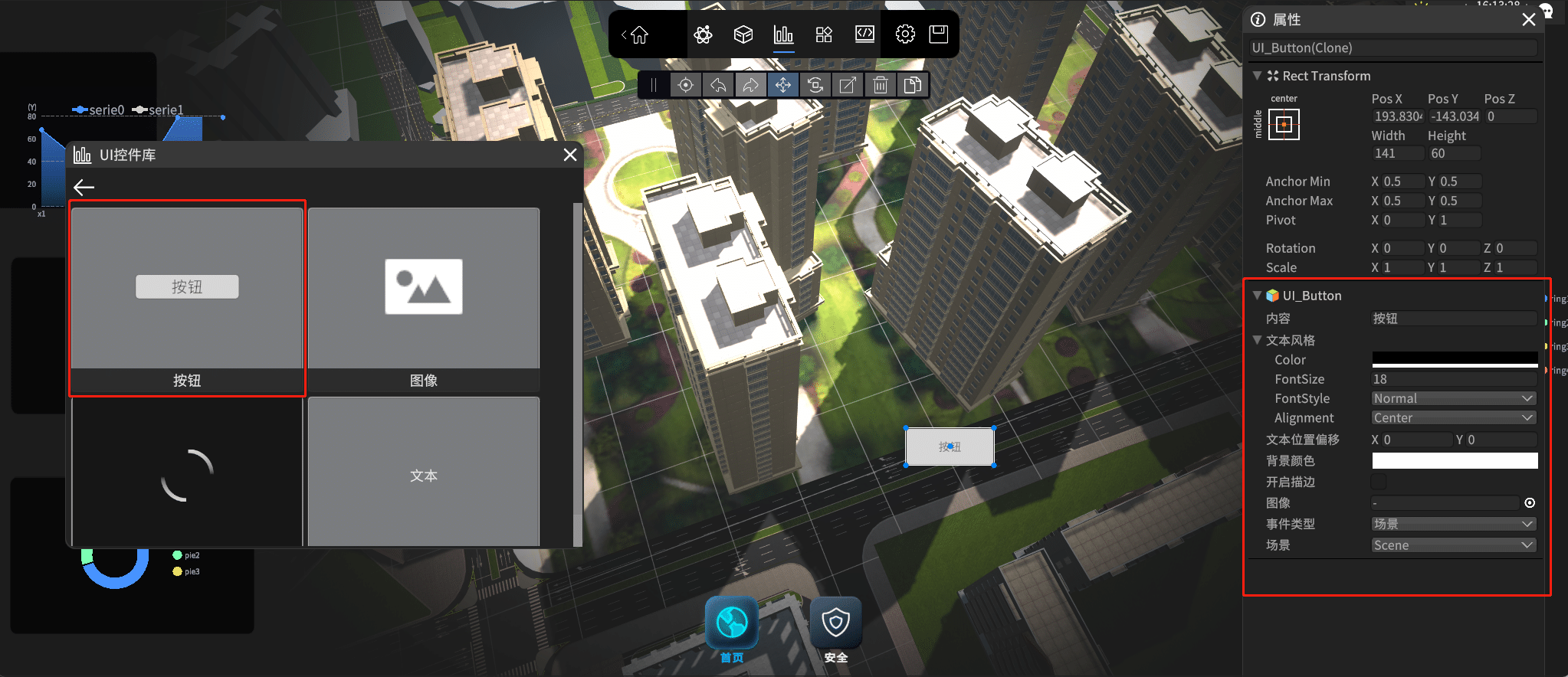This screenshot has height=677, width=1568.
Task: Redo with the right curved arrow
Action: [x=750, y=85]
